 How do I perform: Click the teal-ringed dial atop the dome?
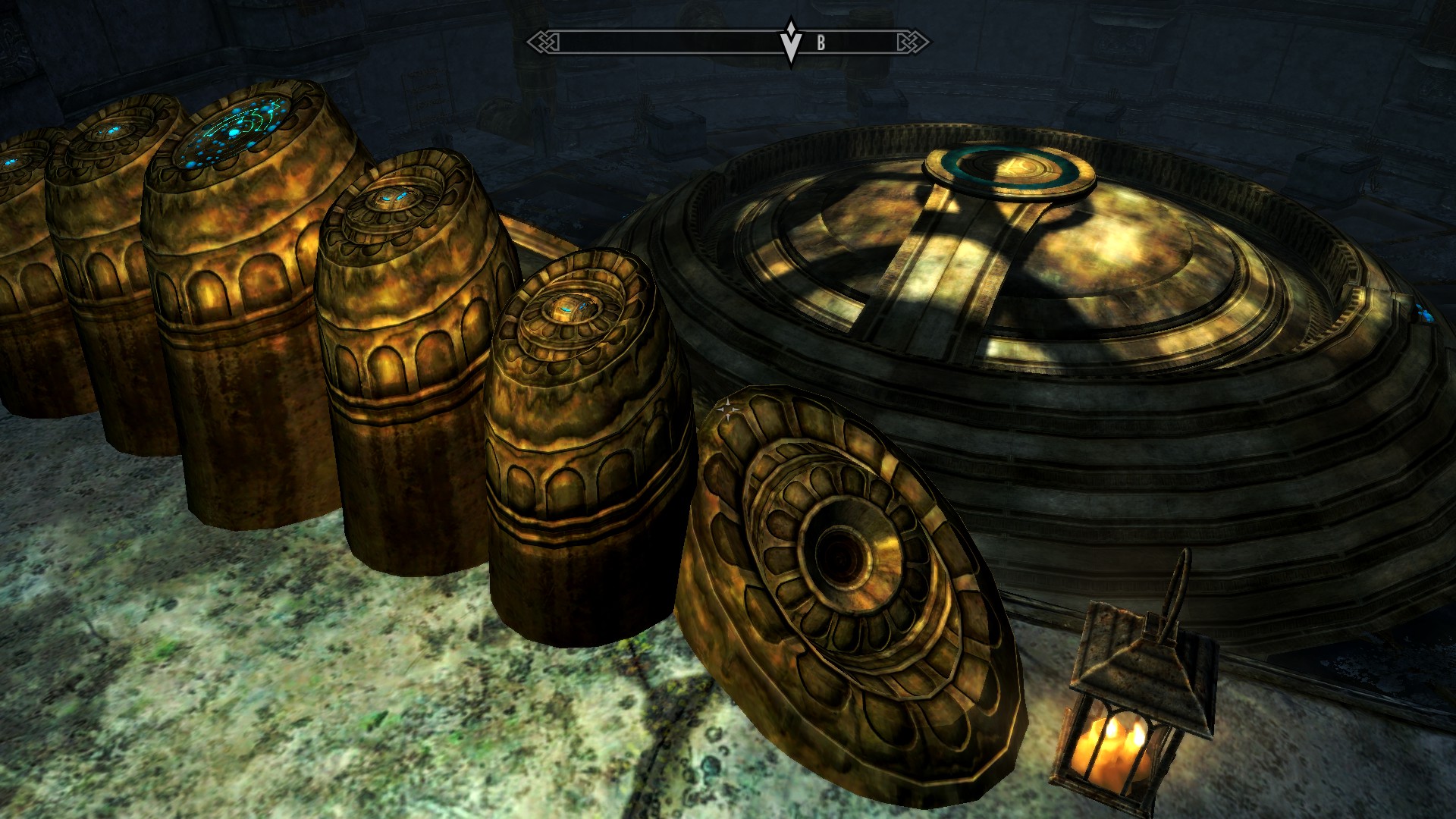1010,167
